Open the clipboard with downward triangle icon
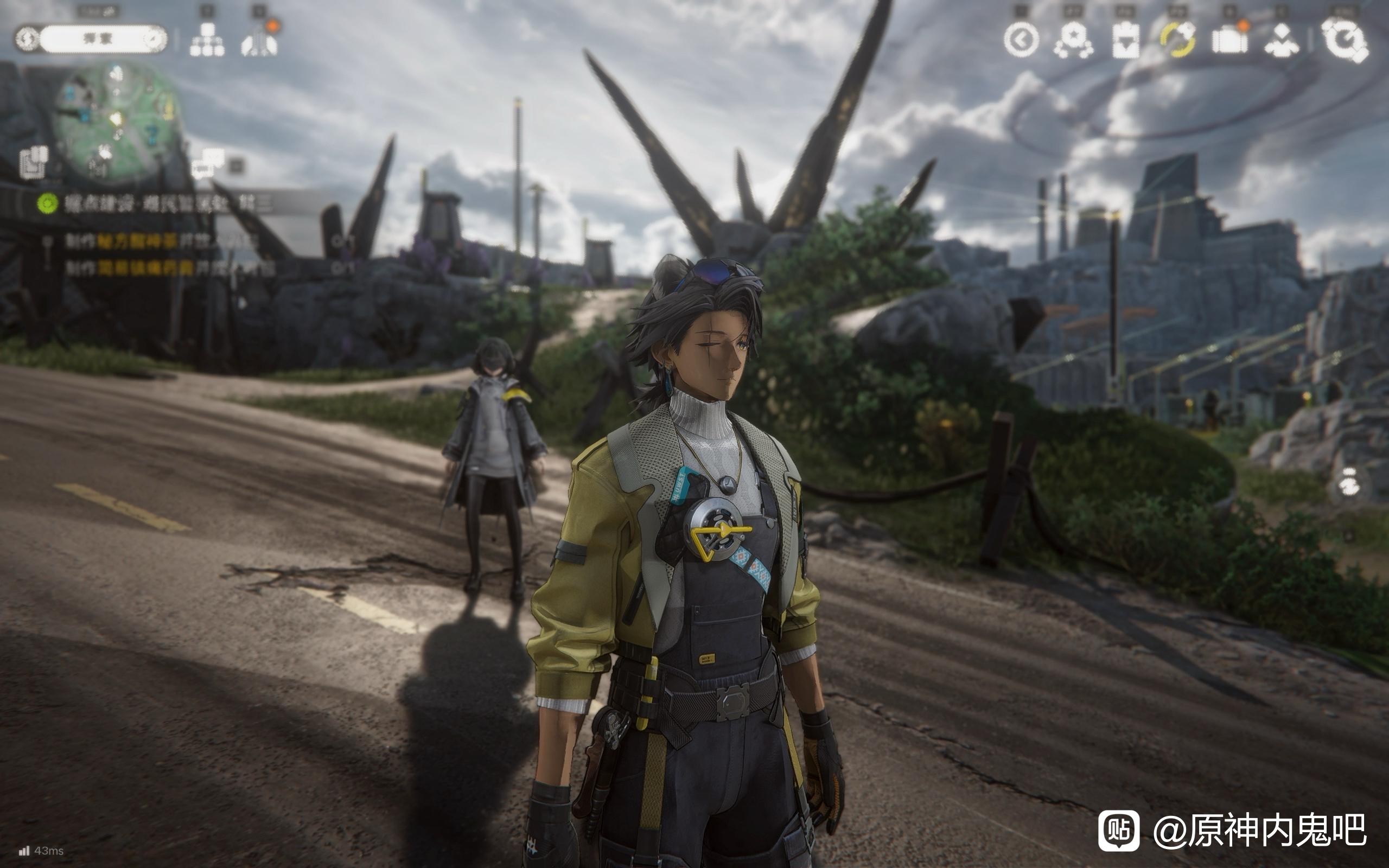 click(1125, 40)
